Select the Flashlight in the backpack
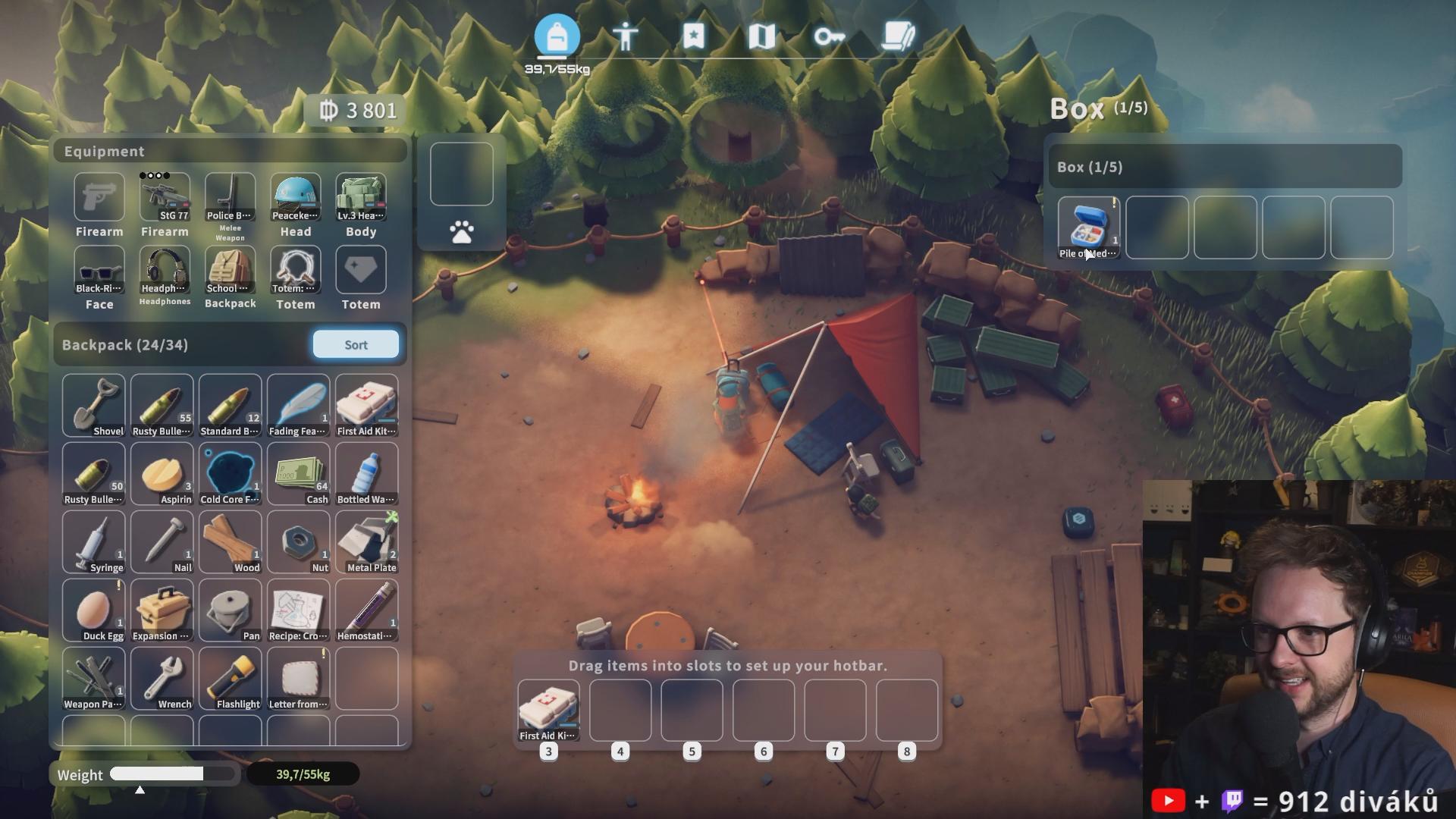Screen dimensions: 1456x819 (230, 679)
